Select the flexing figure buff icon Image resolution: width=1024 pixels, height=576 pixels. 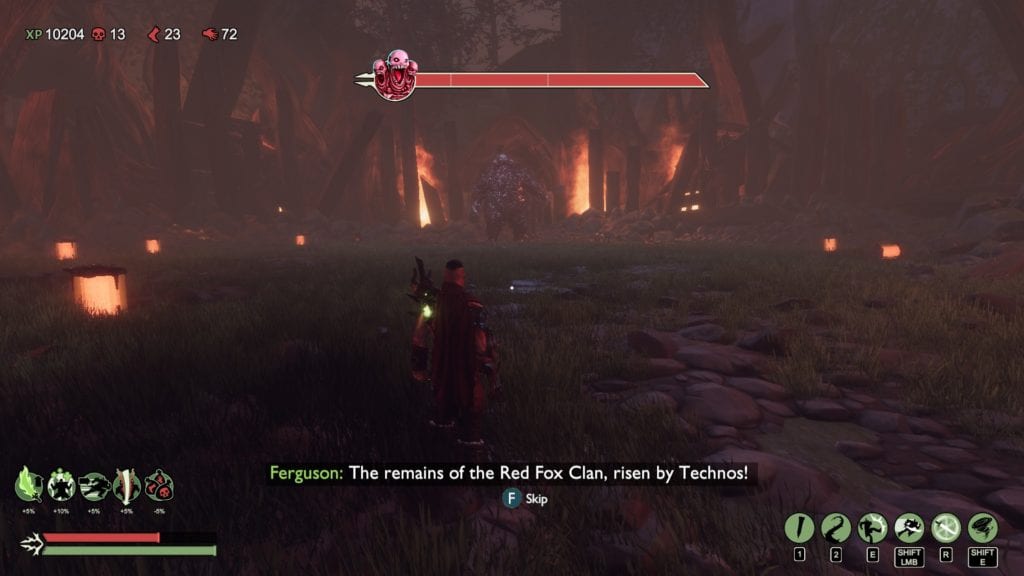[x=61, y=485]
